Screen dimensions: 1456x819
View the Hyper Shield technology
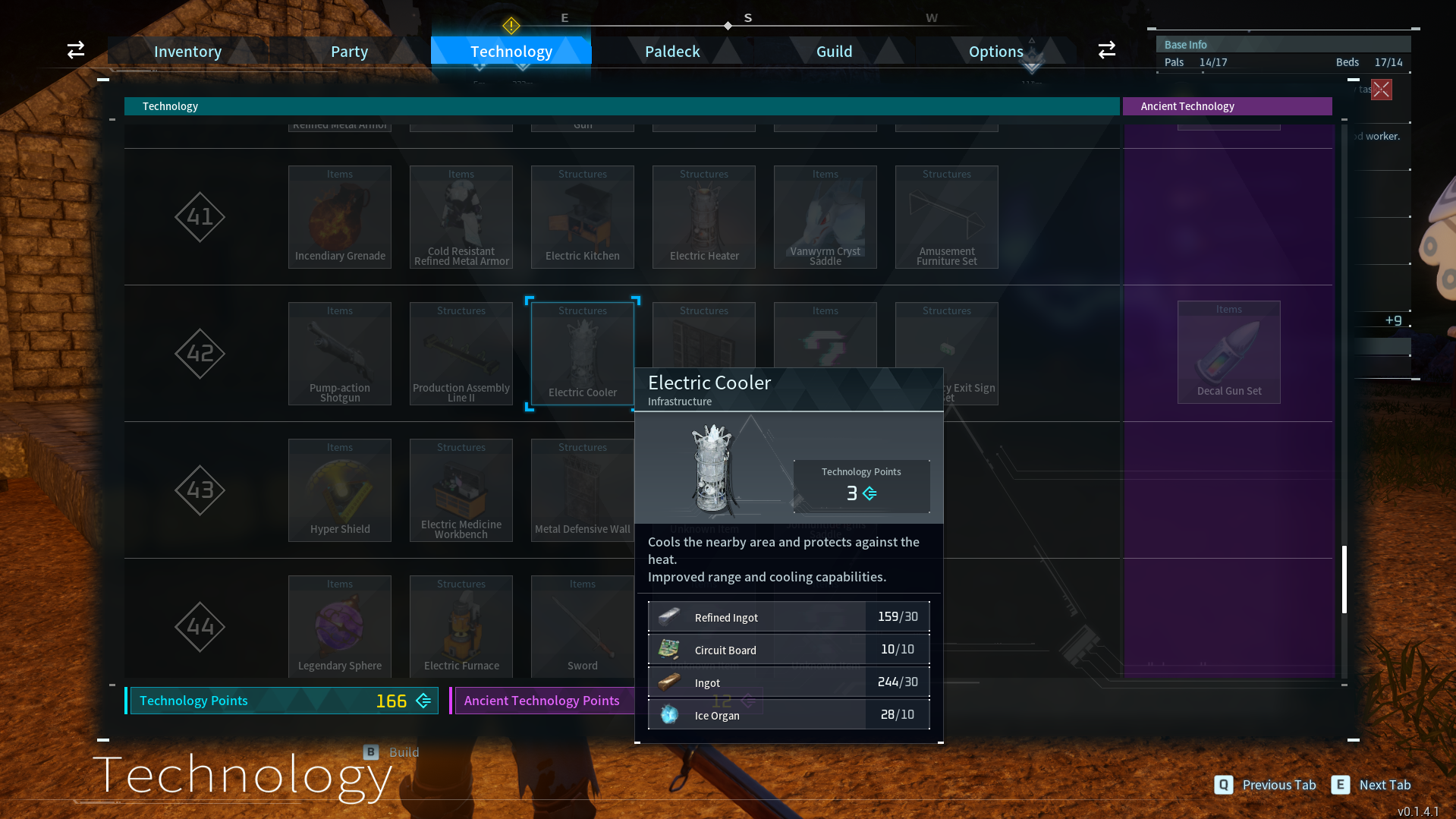(339, 490)
